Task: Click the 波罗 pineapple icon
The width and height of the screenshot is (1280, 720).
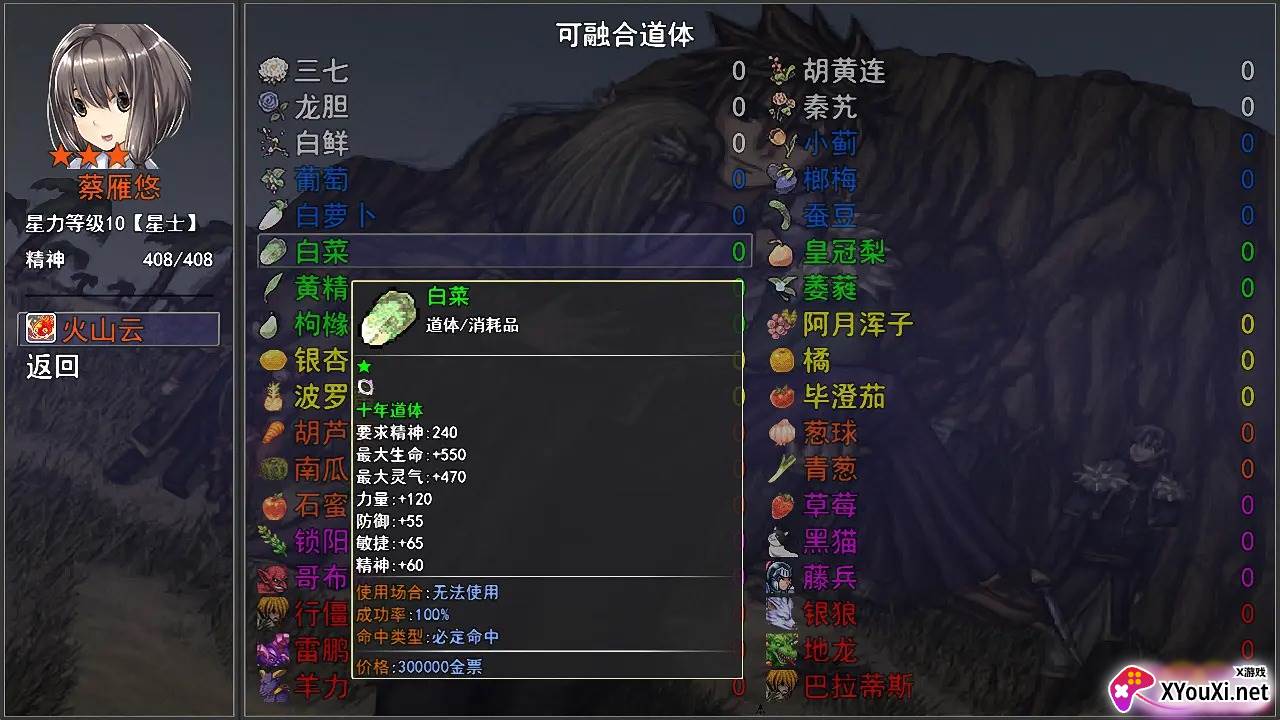Action: pyautogui.click(x=272, y=396)
